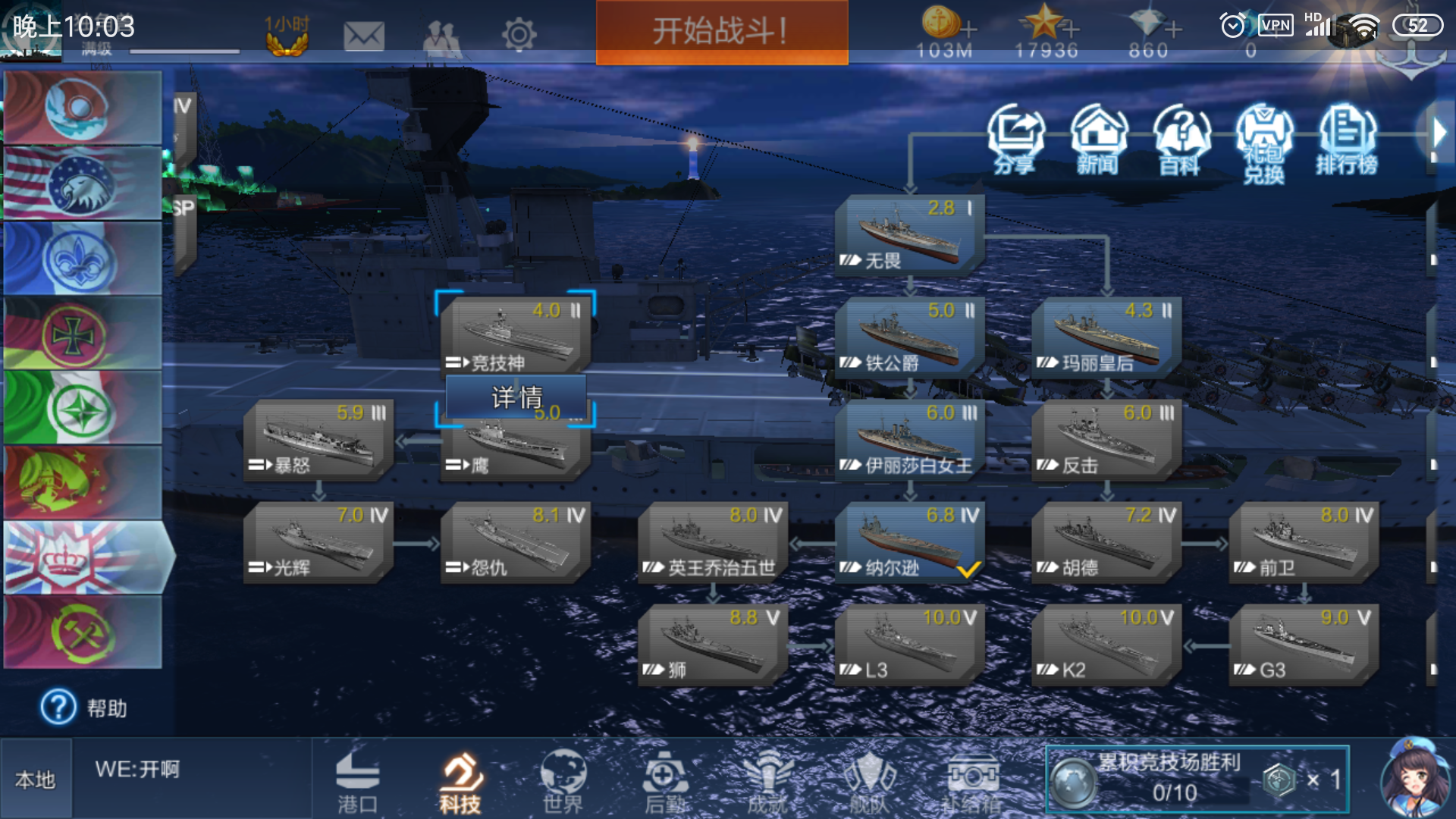Viewport: 1456px width, 819px height.
Task: Open the mail inbox
Action: tap(366, 34)
